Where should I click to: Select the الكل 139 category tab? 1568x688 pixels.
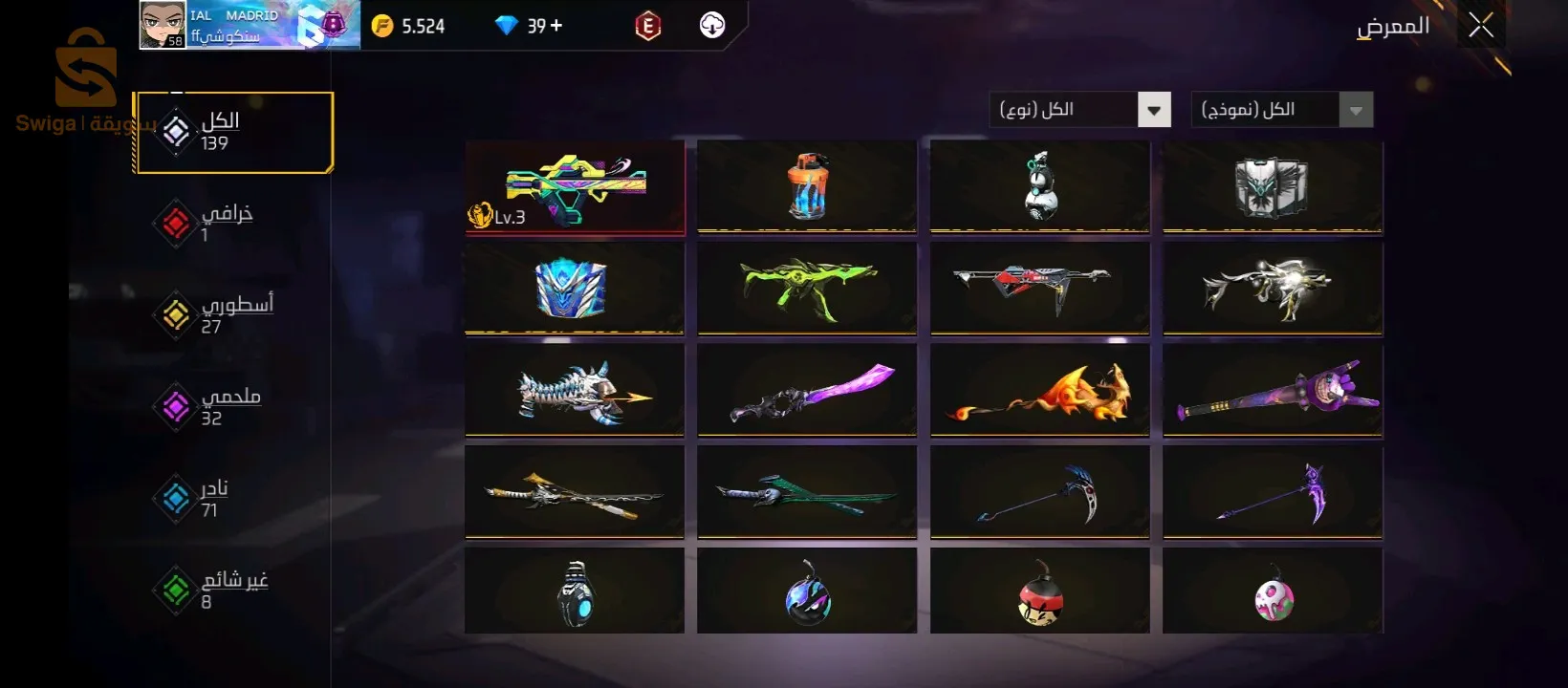[x=233, y=132]
